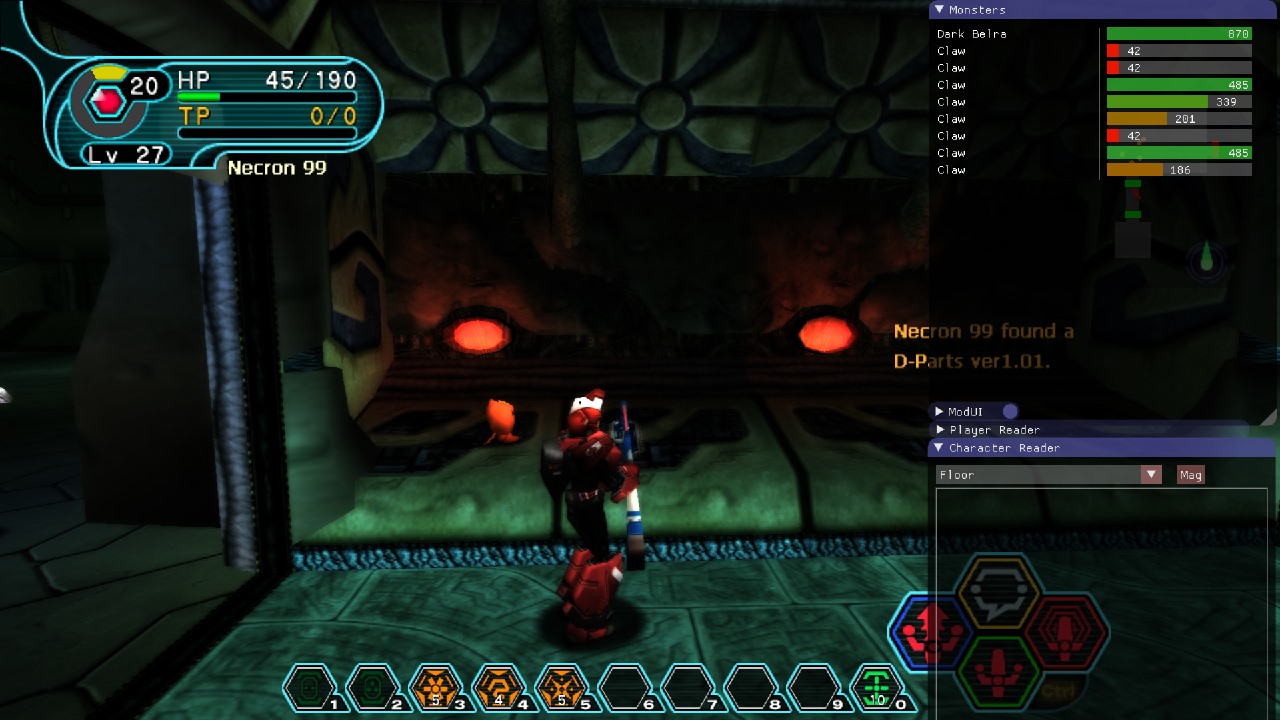Open the Floor dropdown list
The height and width of the screenshot is (720, 1280).
click(1151, 475)
